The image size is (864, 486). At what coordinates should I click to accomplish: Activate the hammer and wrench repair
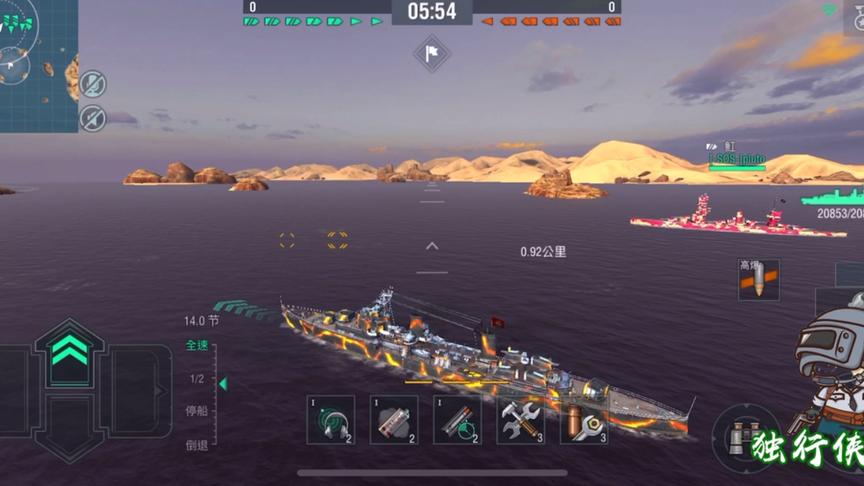521,419
